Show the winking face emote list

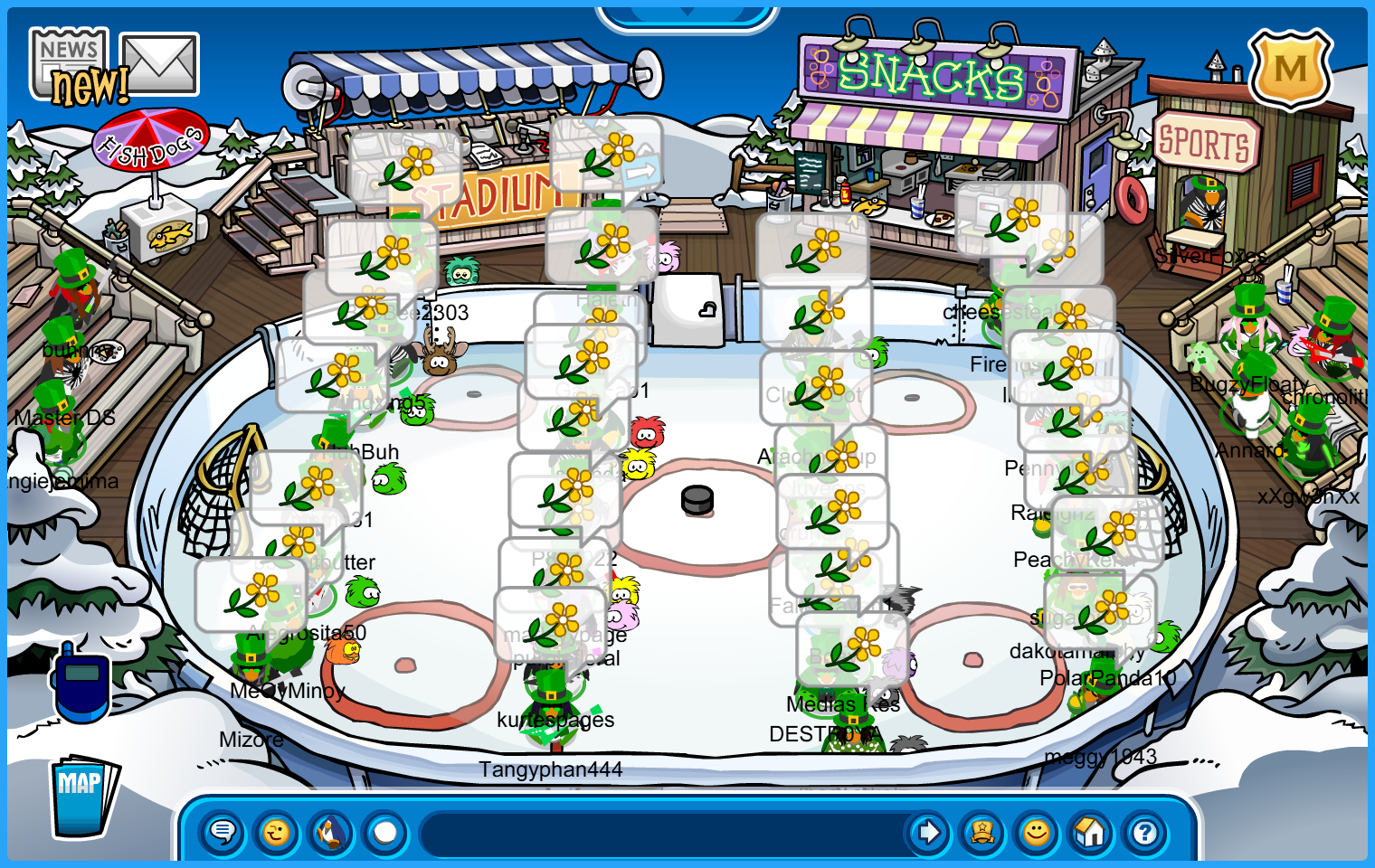[277, 832]
